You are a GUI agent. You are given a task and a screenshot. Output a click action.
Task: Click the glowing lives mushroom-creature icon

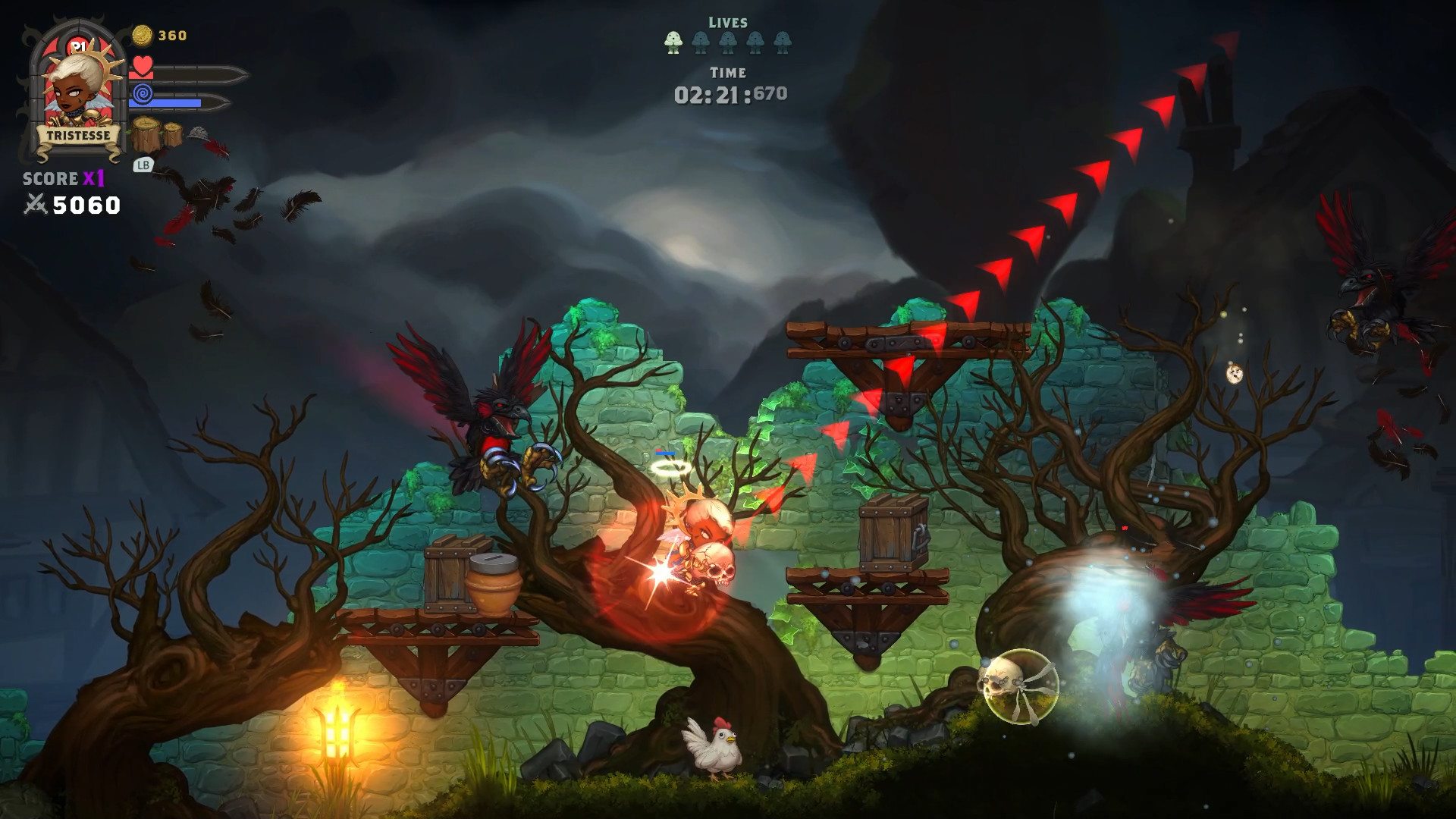[674, 42]
